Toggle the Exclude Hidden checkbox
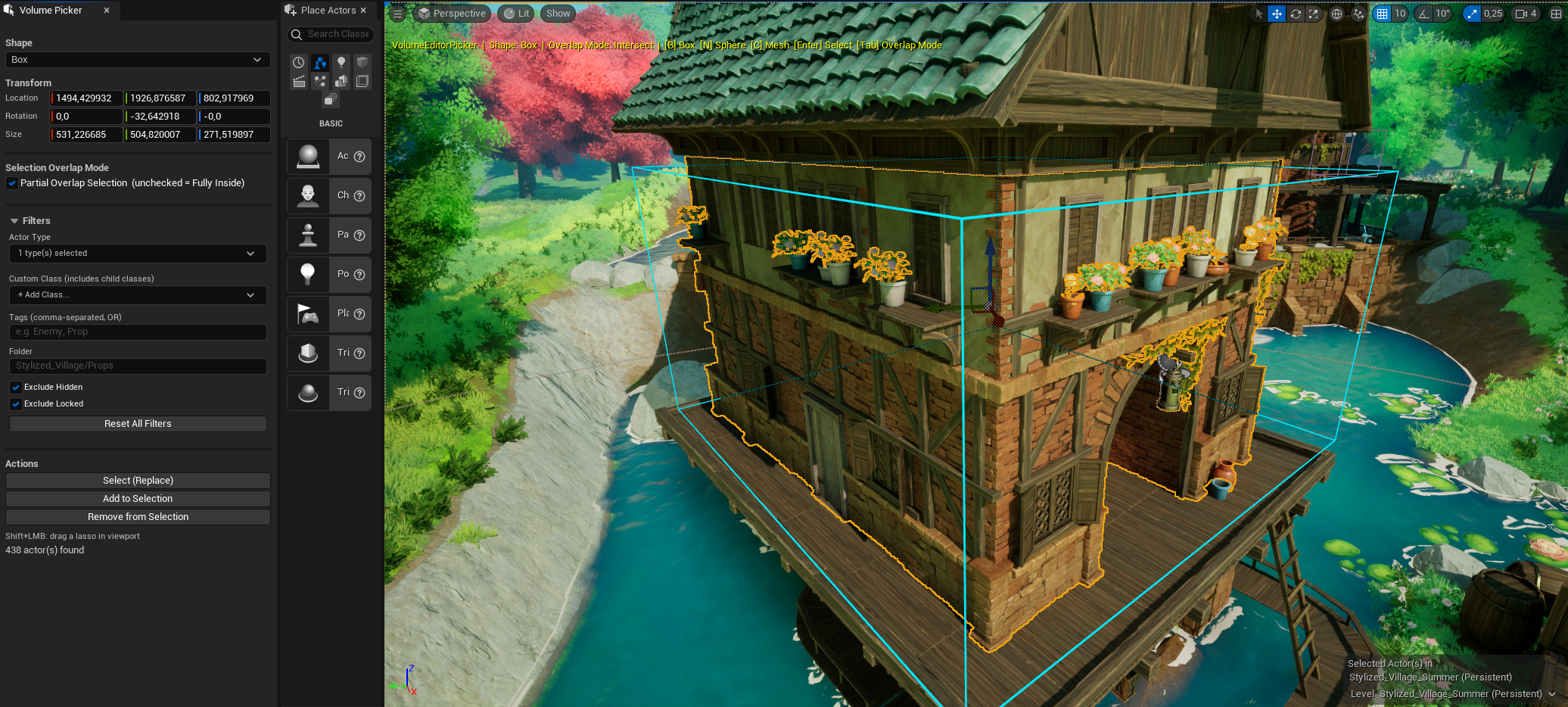 16,388
